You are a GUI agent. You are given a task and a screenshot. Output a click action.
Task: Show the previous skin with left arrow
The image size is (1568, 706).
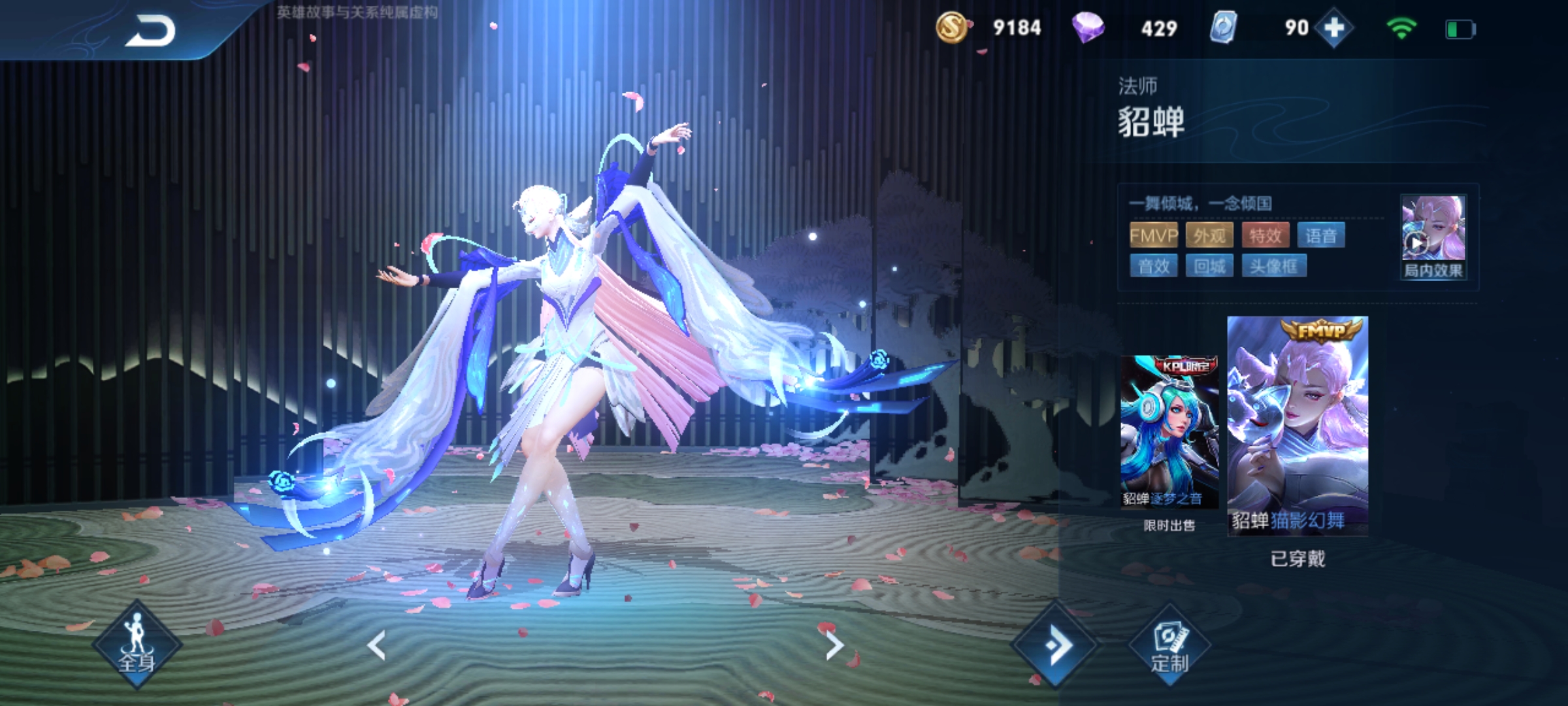pyautogui.click(x=376, y=645)
